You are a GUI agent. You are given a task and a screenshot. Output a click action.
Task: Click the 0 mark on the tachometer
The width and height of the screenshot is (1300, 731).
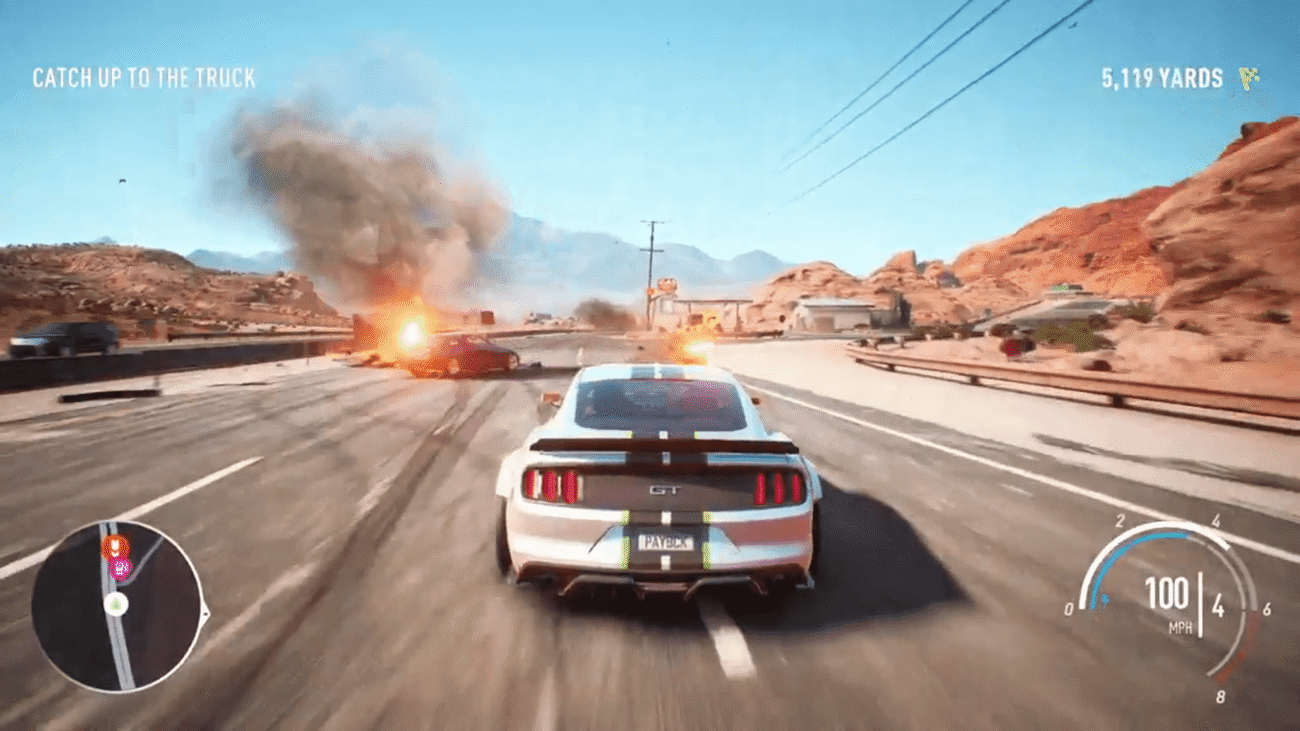coord(1070,608)
